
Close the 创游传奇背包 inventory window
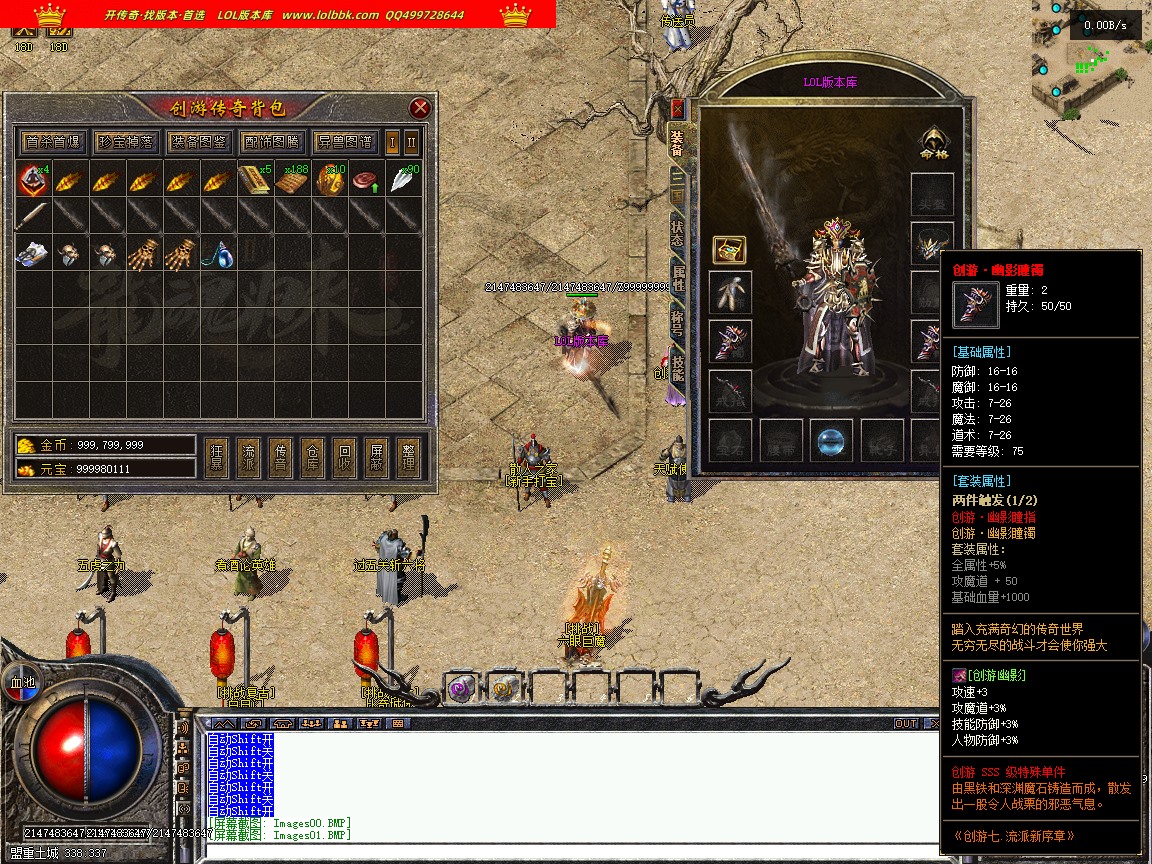pyautogui.click(x=420, y=108)
